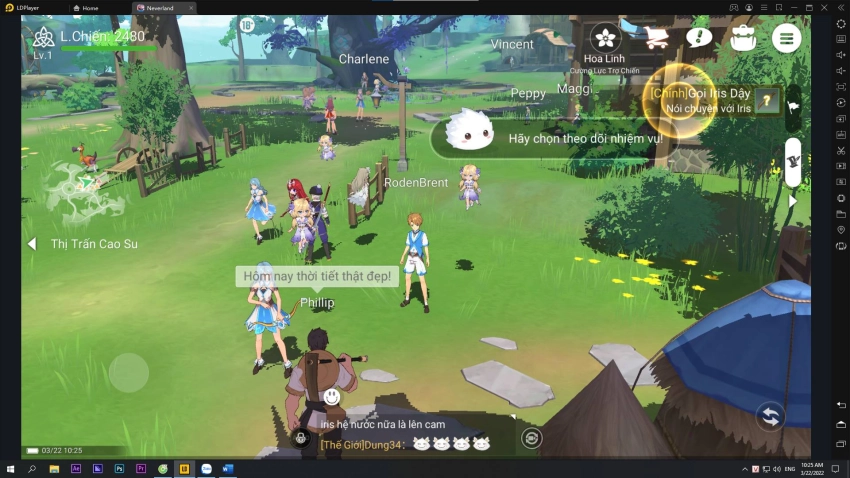Open the smiley emote button
Screen dimensions: 850x478
tap(332, 397)
